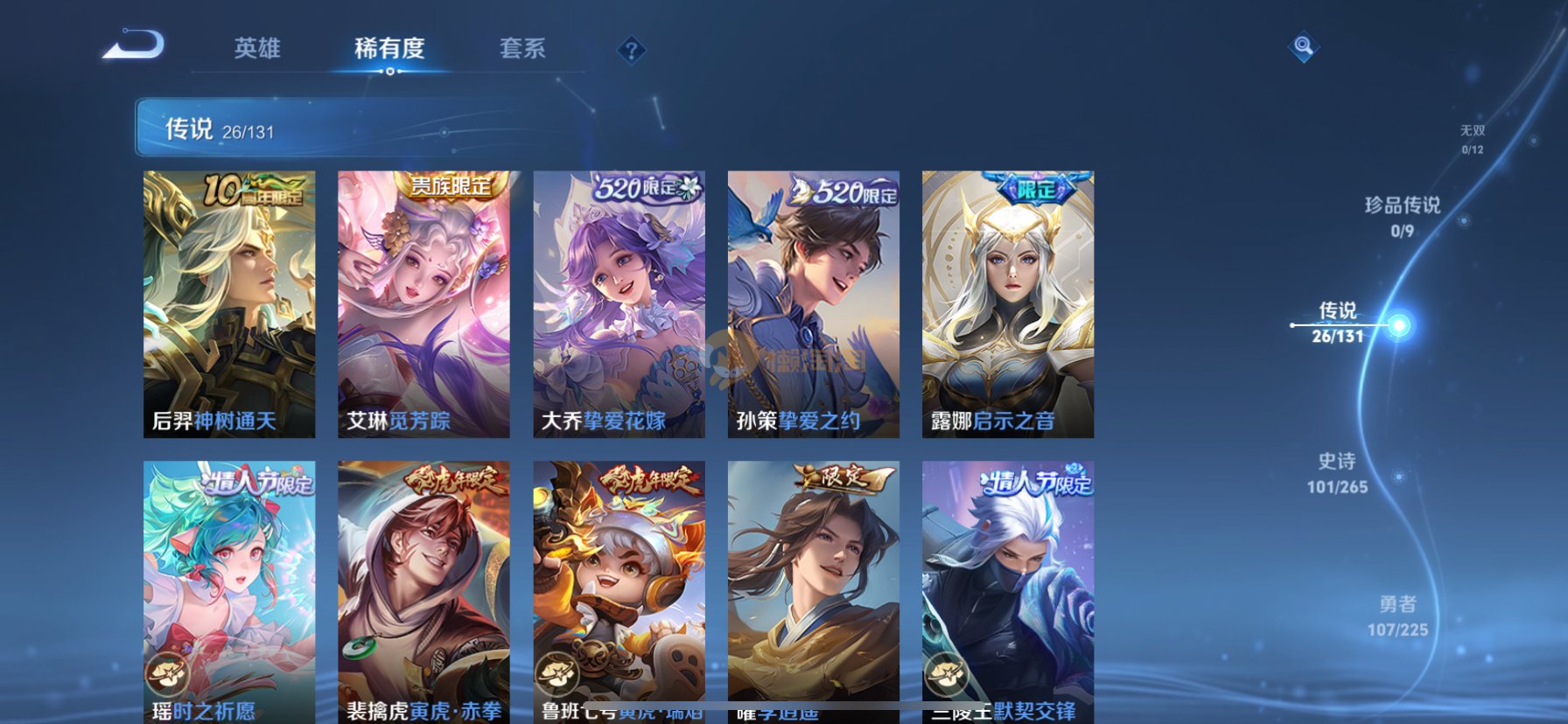Image resolution: width=1568 pixels, height=724 pixels.
Task: View the 孙策 挚爱之约 skin card
Action: [813, 303]
